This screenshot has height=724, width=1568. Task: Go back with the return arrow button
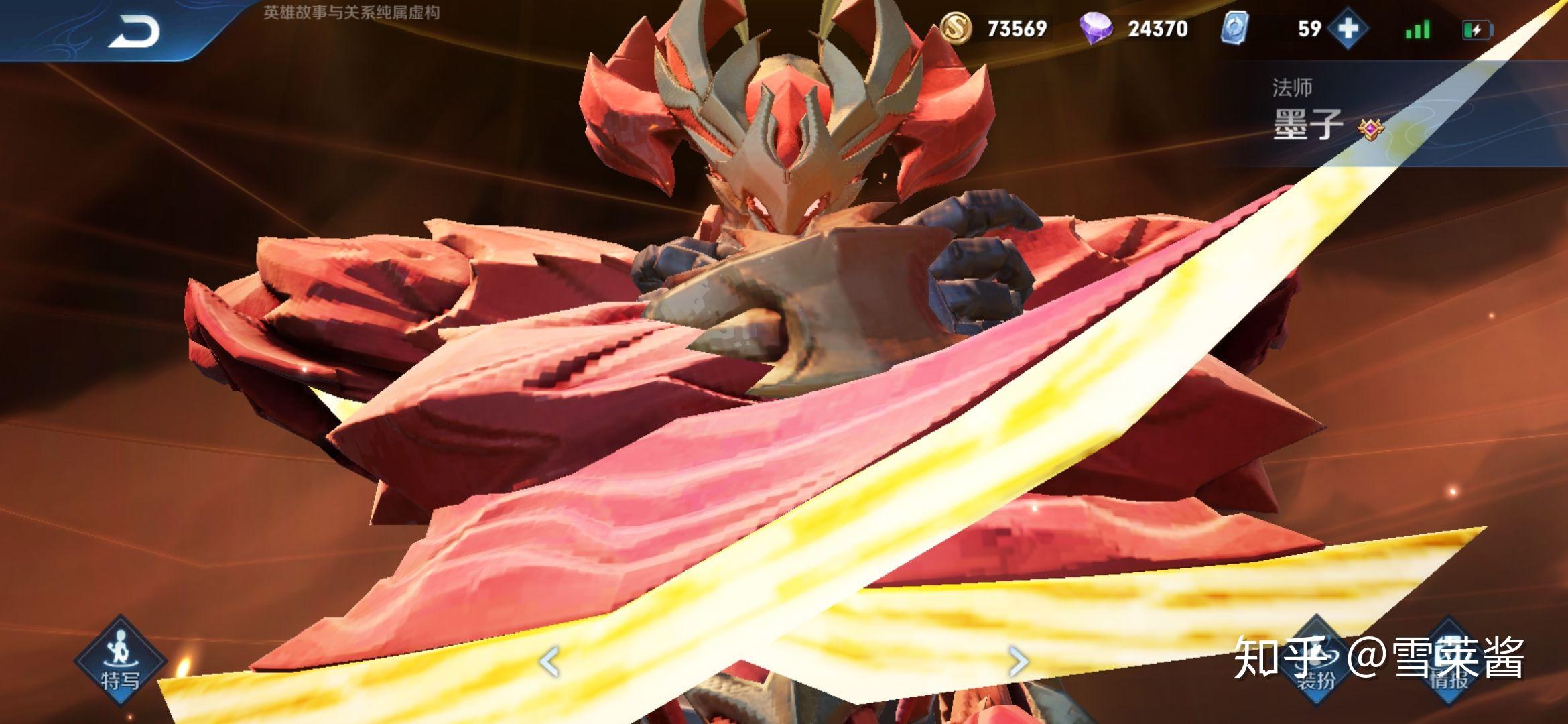(134, 32)
